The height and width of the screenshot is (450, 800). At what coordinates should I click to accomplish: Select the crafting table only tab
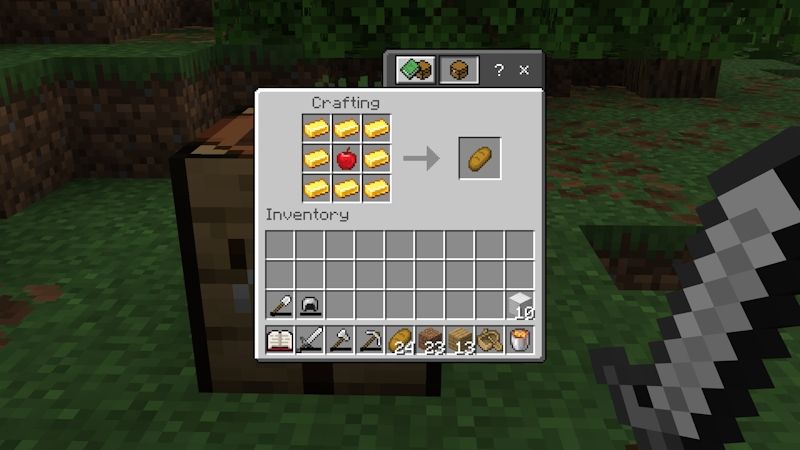(x=459, y=70)
